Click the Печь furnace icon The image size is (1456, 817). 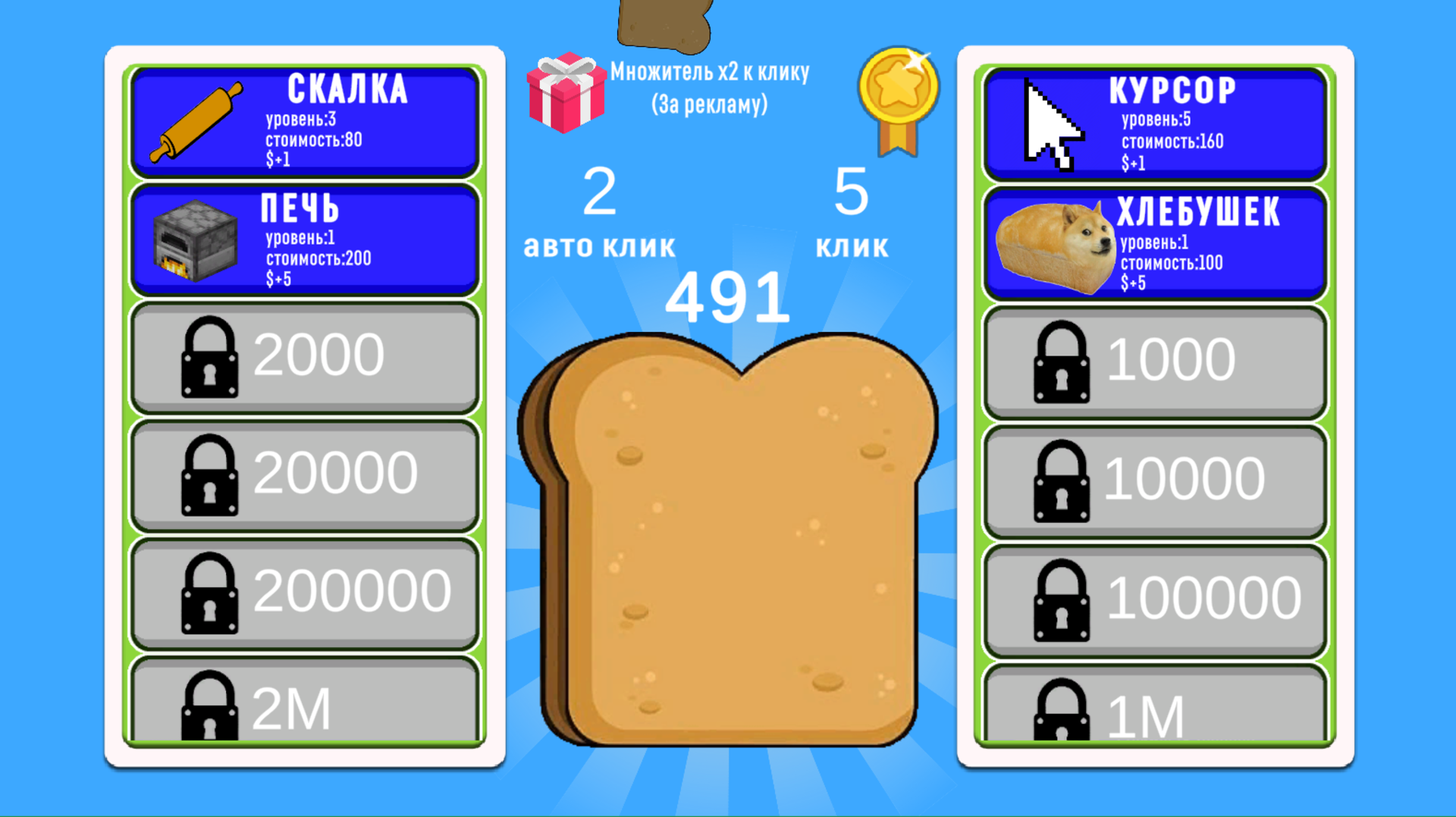196,241
